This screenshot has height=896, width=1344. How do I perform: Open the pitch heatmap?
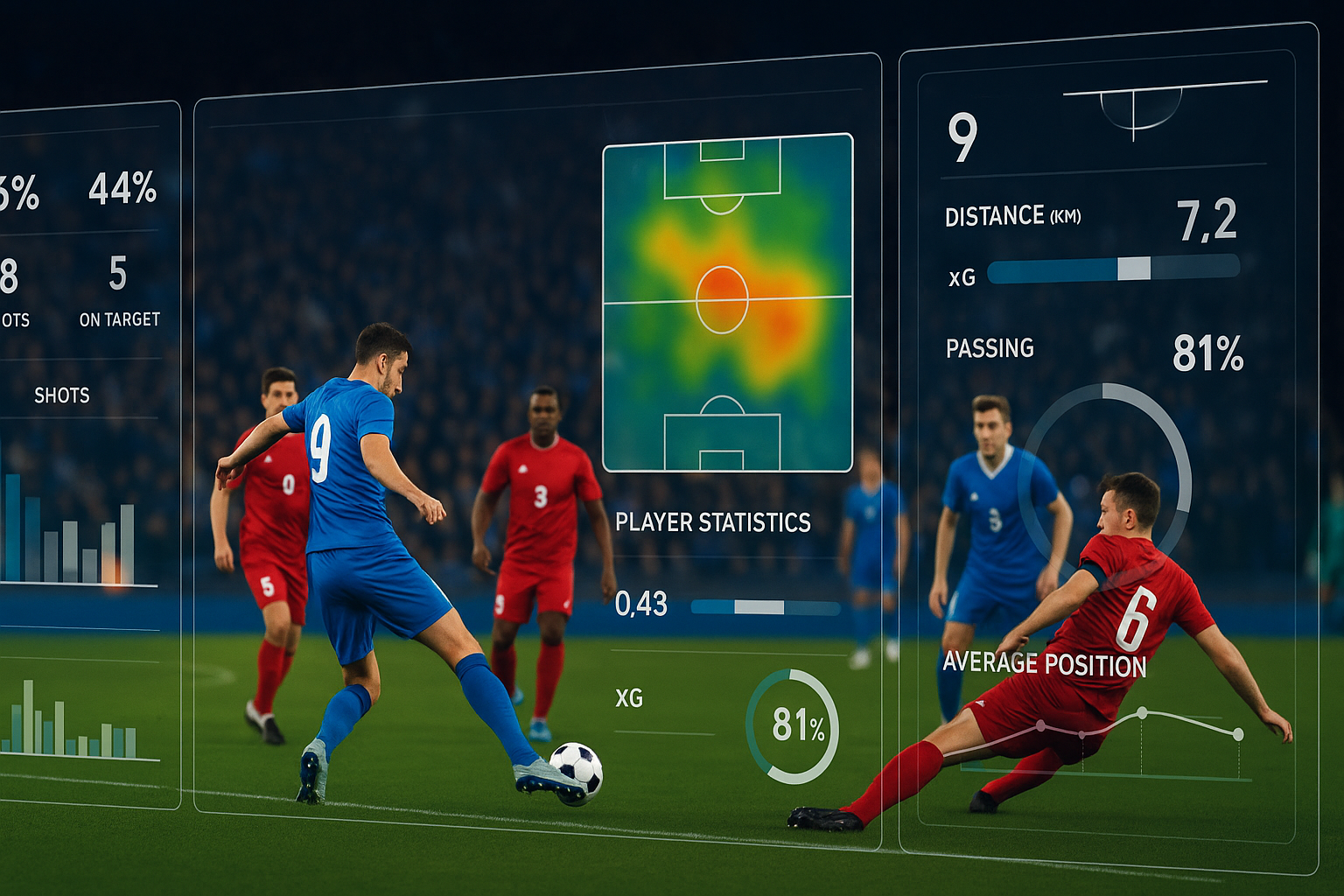(x=727, y=302)
